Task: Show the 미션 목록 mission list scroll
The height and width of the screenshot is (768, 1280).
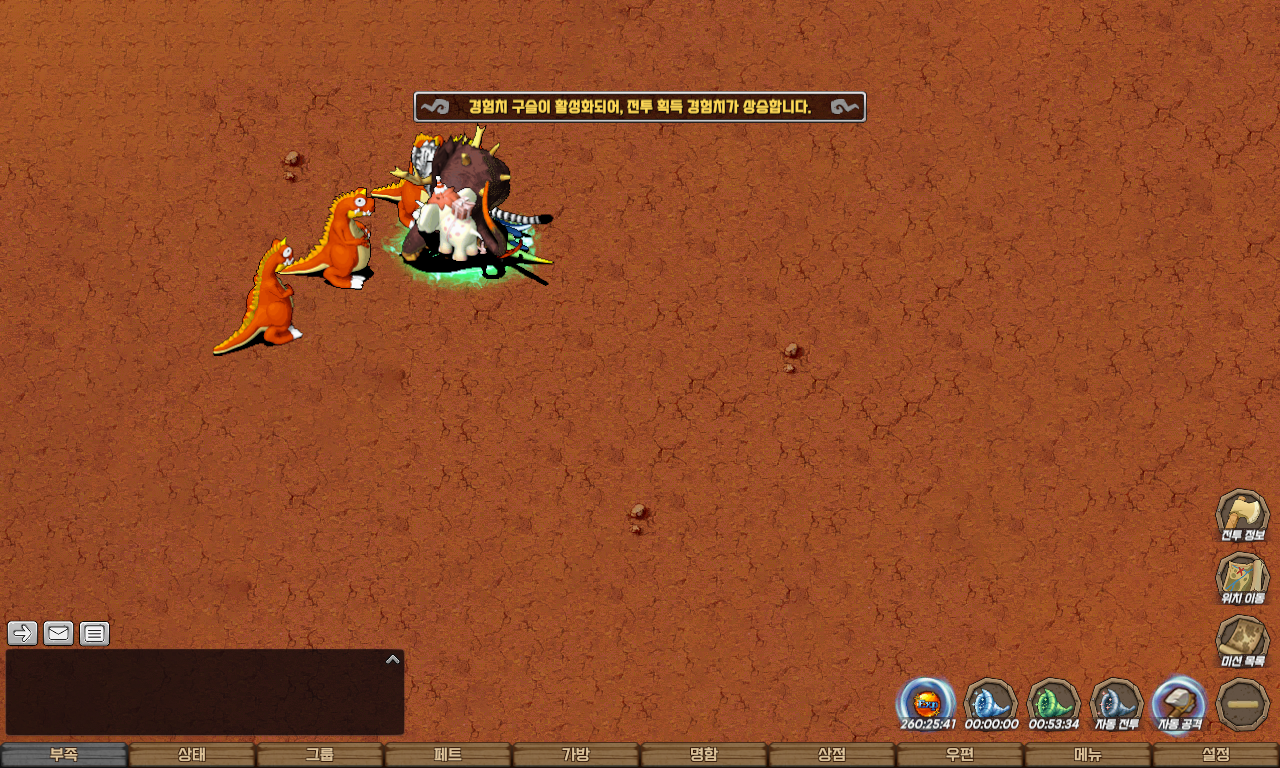Action: (1242, 641)
